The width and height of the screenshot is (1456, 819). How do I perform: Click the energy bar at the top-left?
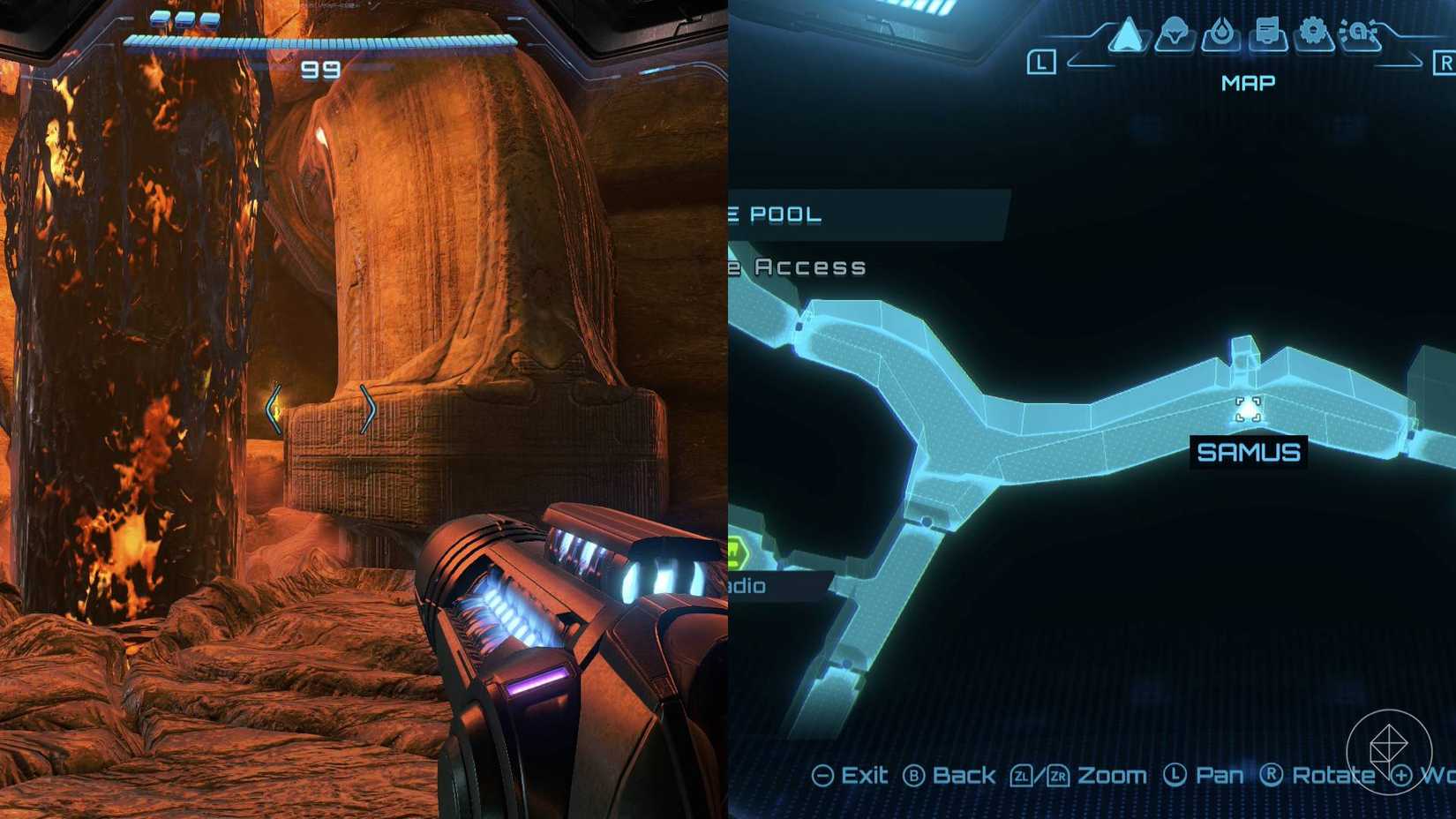322,40
